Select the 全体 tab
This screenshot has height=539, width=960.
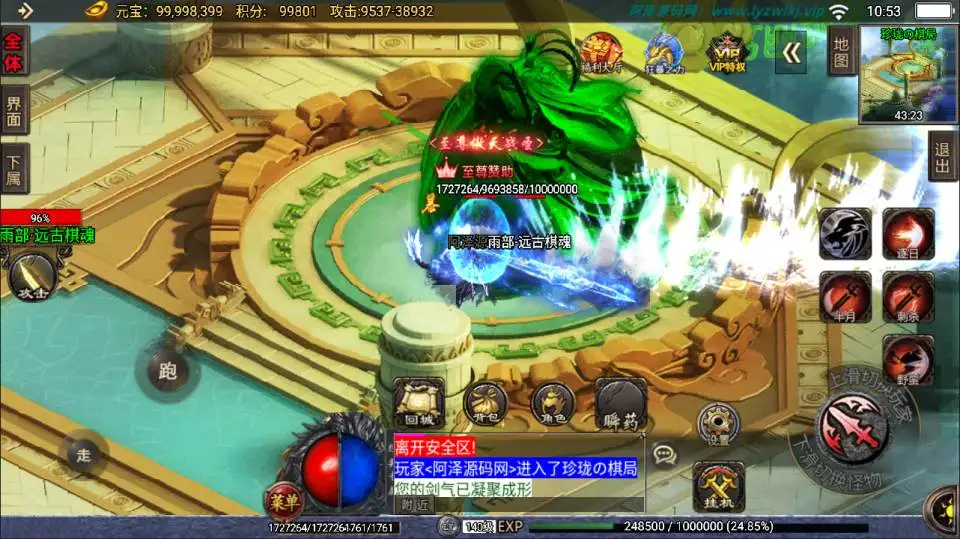(14, 51)
